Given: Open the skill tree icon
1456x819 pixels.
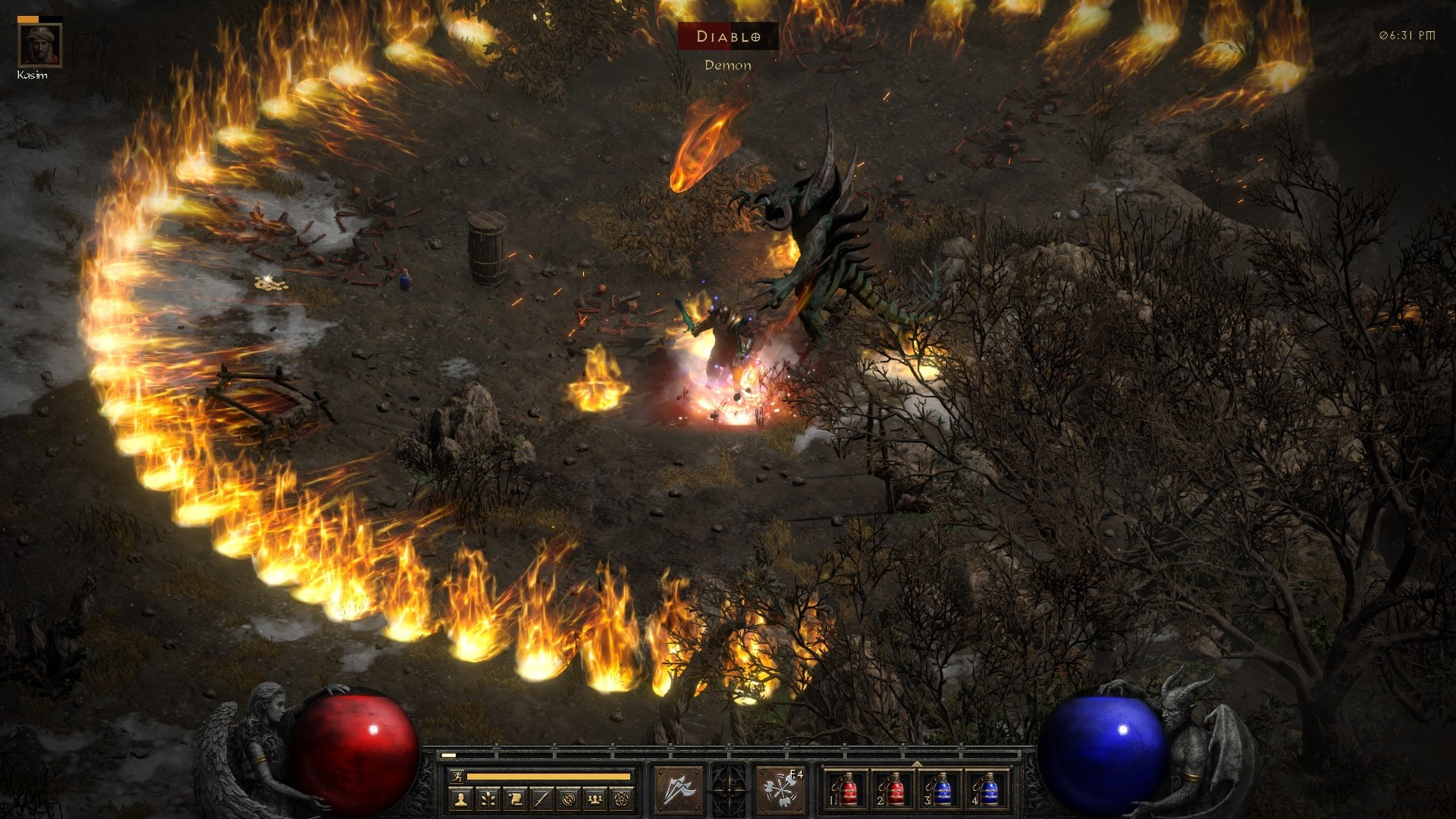Looking at the screenshot, I should coord(488,799).
